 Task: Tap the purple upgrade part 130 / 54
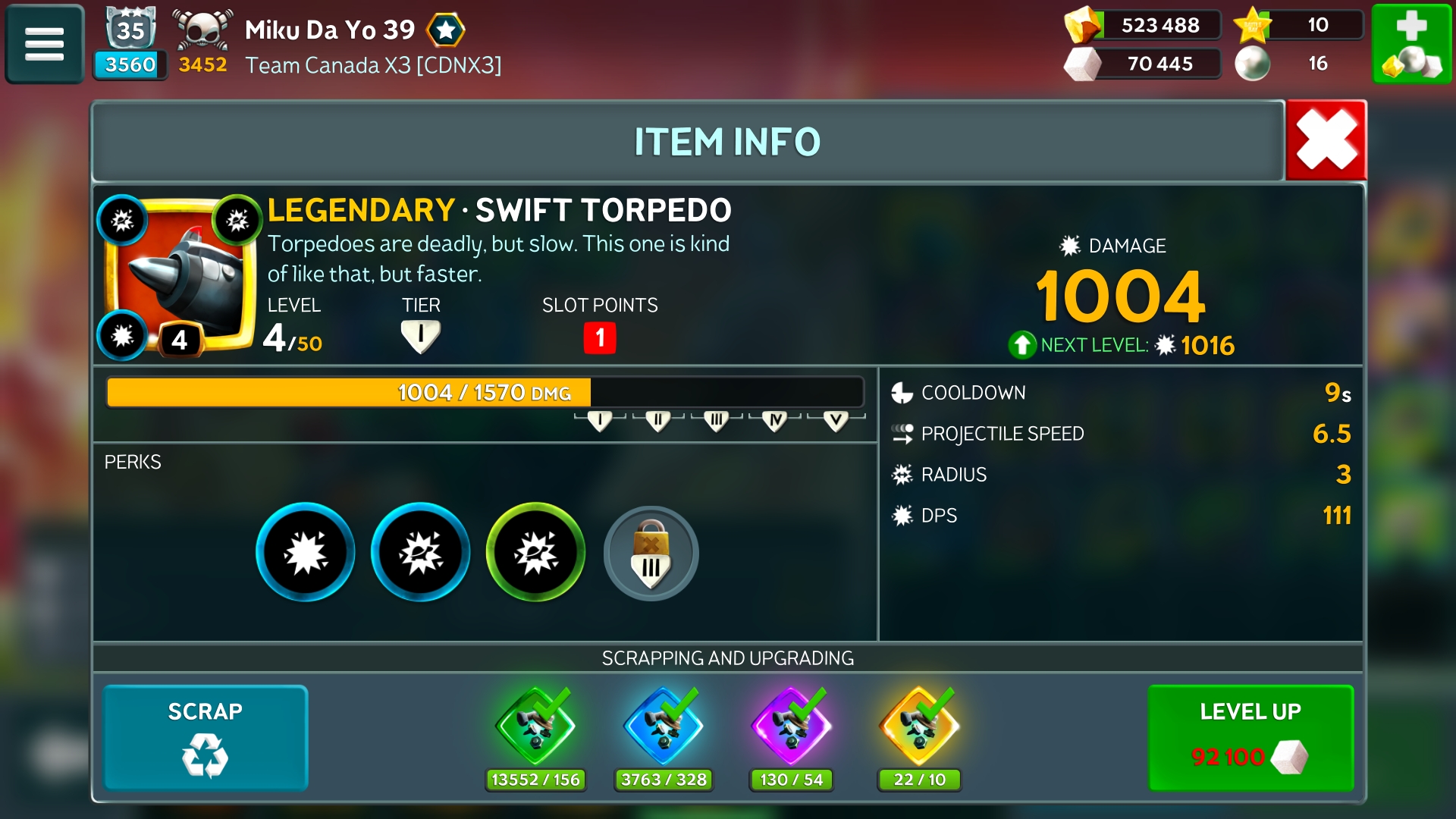click(791, 728)
